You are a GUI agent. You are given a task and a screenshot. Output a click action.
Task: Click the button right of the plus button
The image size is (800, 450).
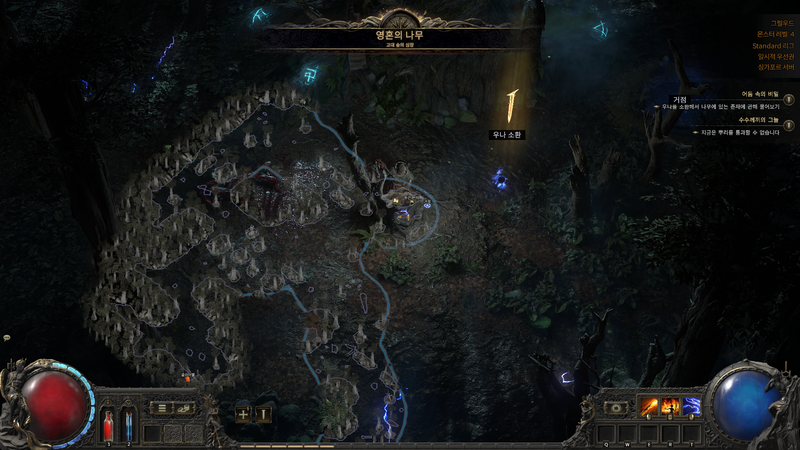tap(263, 413)
